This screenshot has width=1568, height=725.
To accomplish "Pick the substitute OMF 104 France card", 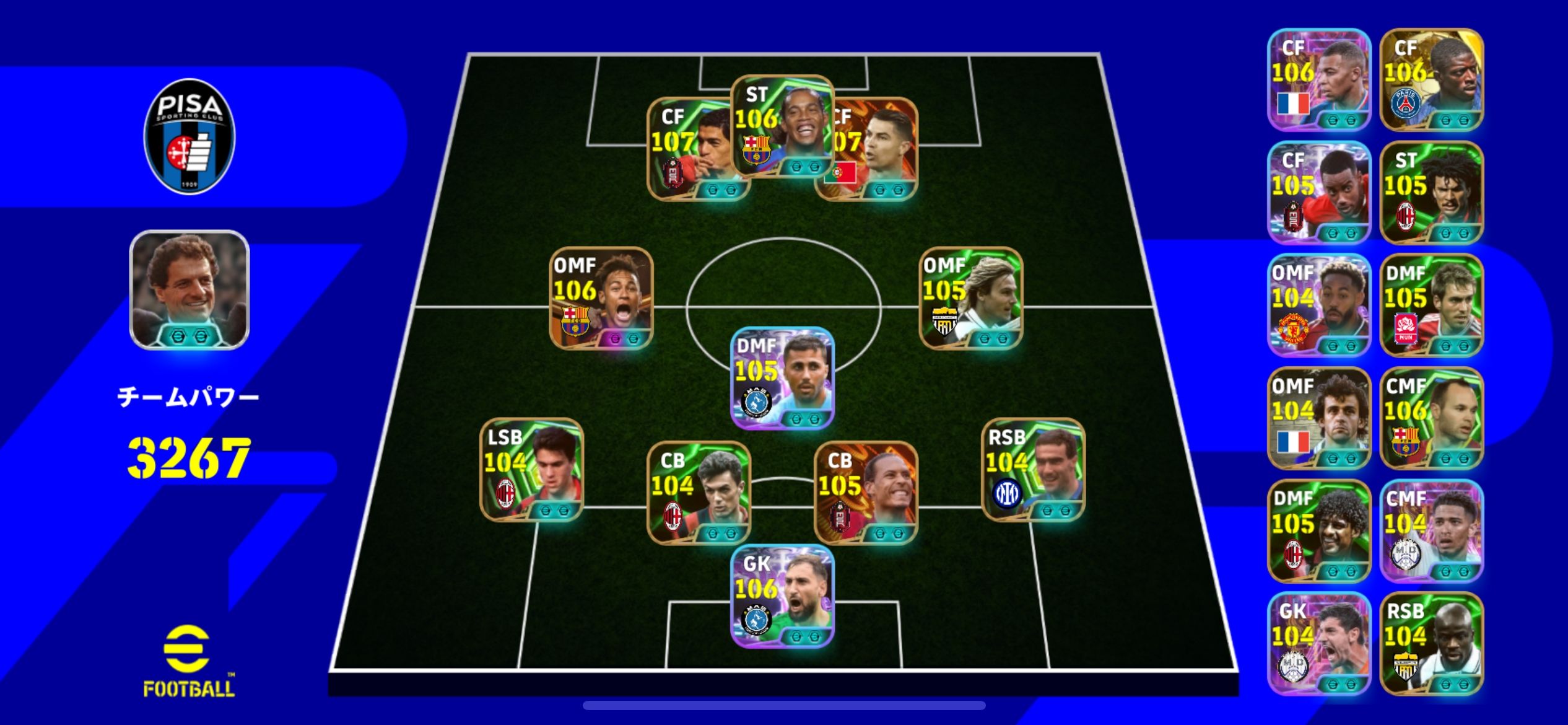I will point(1318,418).
